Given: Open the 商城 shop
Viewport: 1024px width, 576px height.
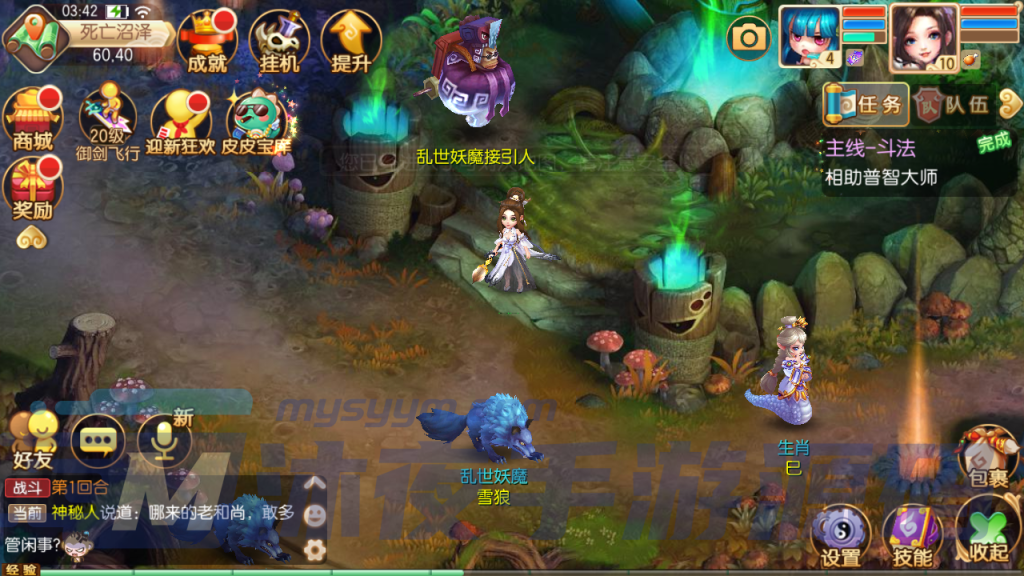Looking at the screenshot, I should point(32,118).
